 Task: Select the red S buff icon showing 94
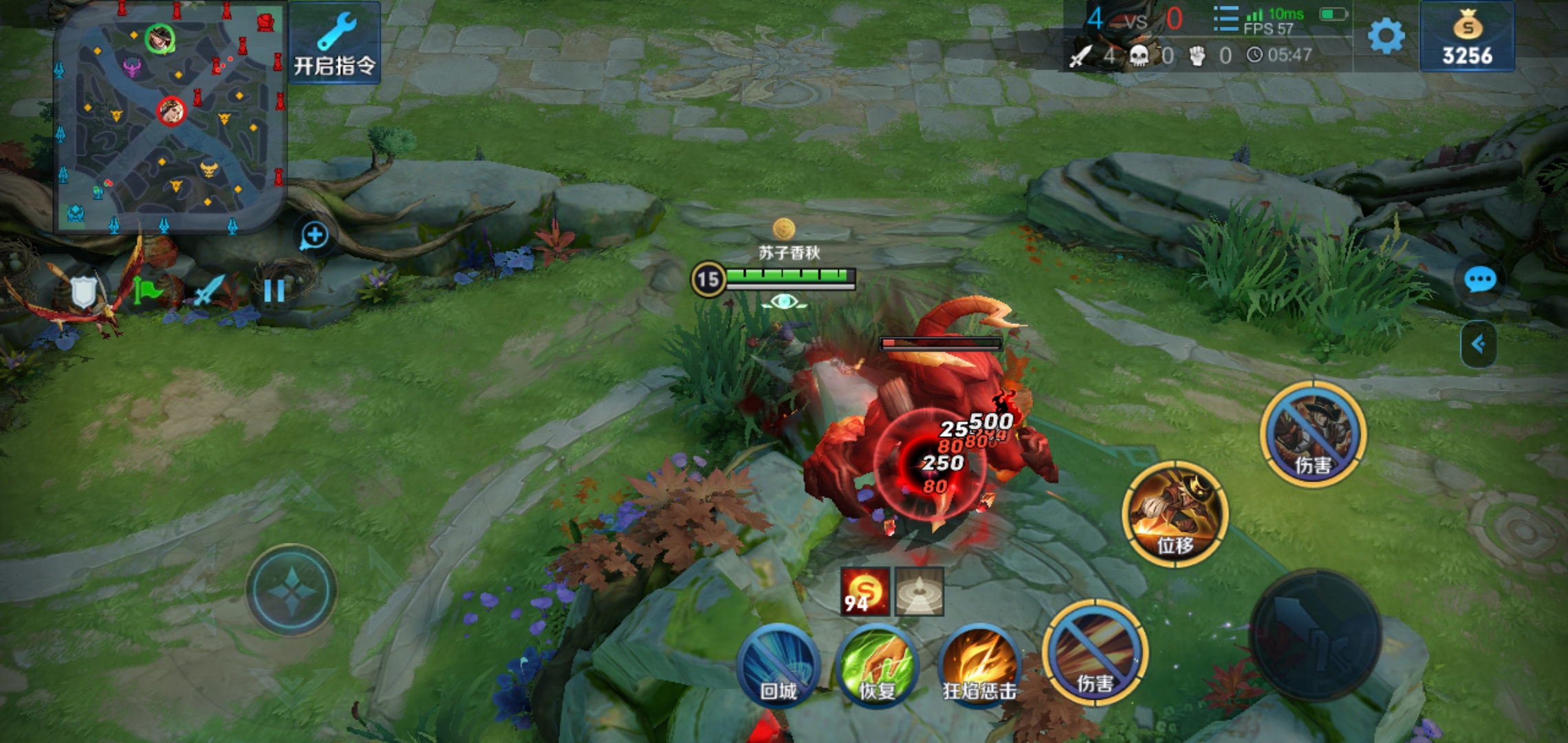pos(864,592)
